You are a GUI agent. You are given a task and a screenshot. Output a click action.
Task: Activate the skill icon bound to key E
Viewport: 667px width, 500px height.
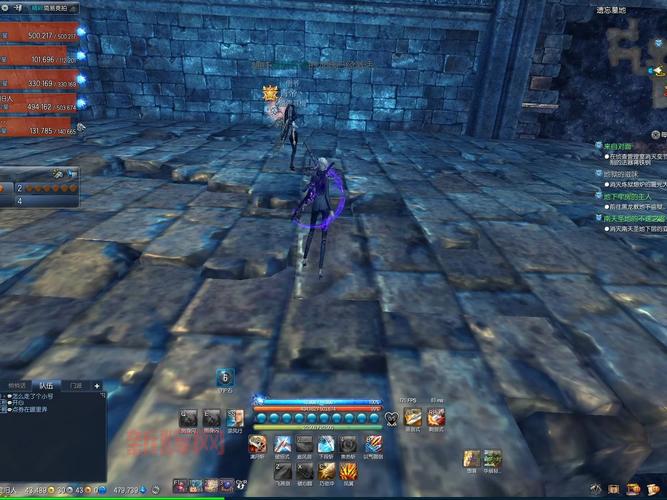click(x=211, y=417)
